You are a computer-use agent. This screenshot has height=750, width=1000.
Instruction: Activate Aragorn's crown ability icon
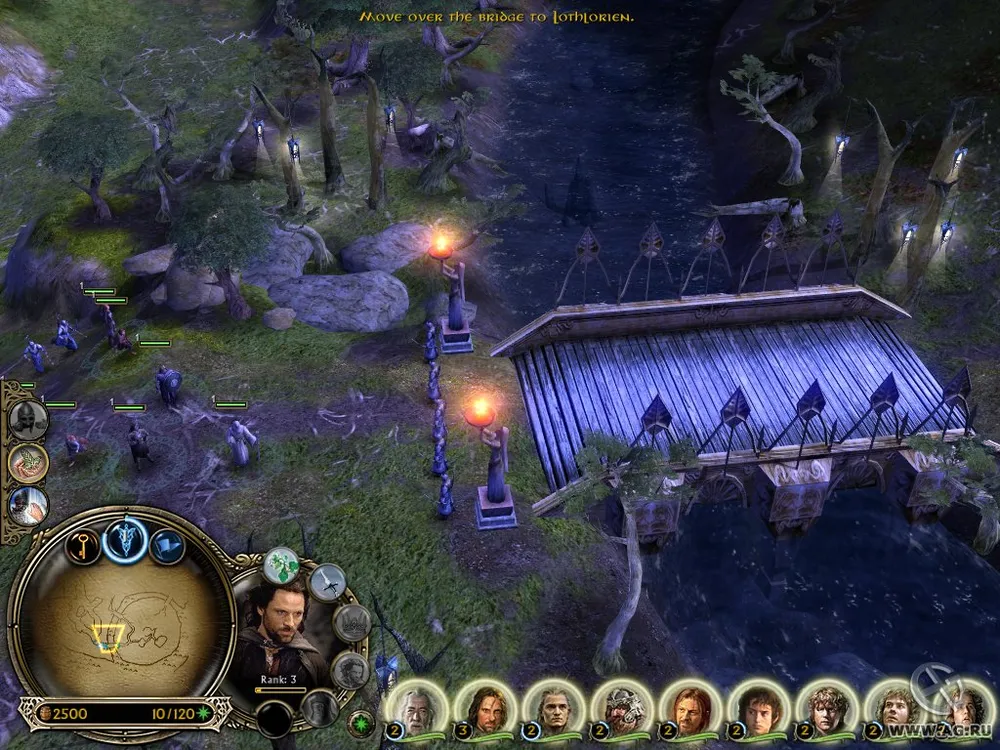[x=351, y=623]
